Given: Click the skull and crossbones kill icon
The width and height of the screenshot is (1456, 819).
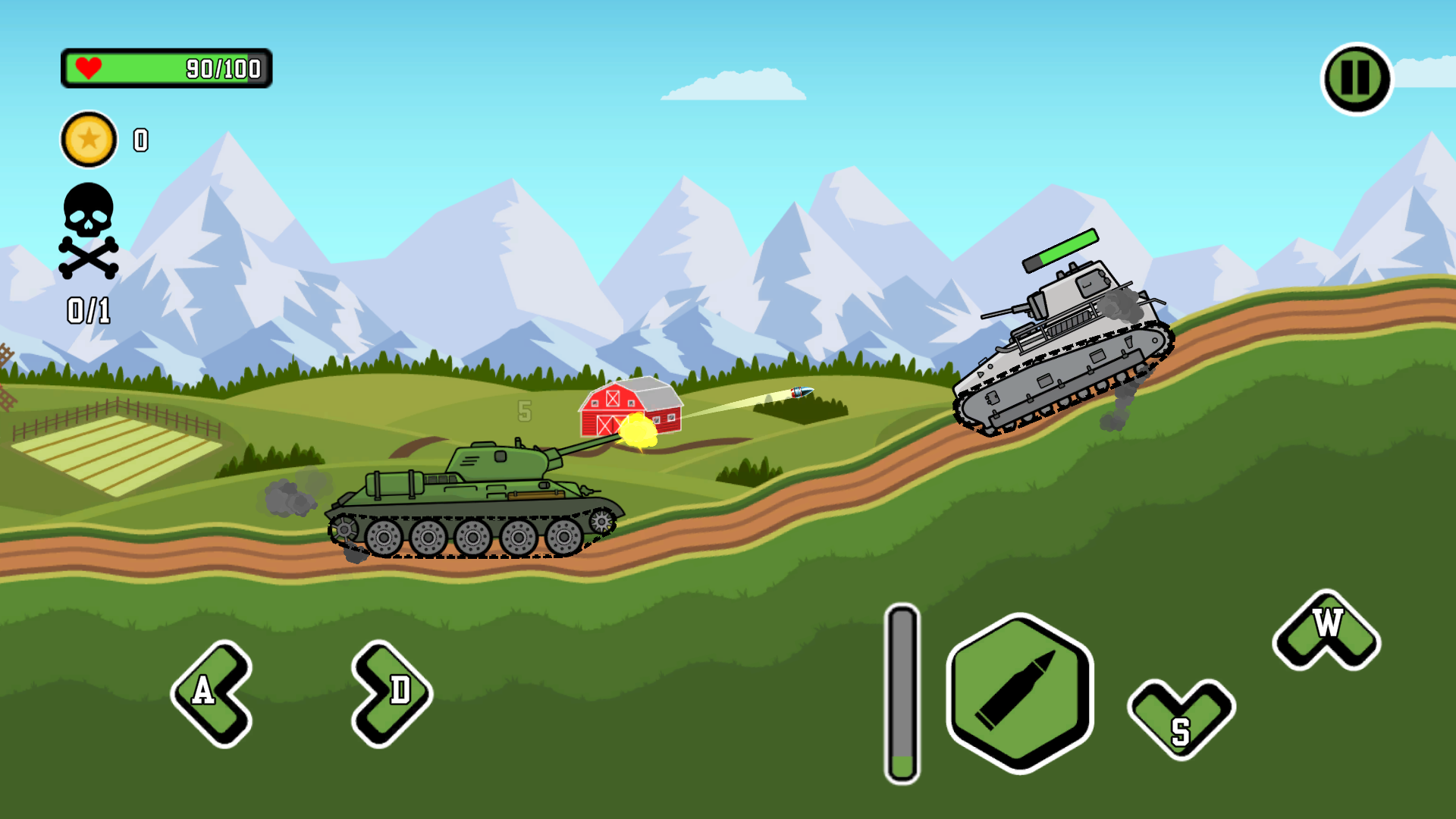Looking at the screenshot, I should tap(87, 231).
